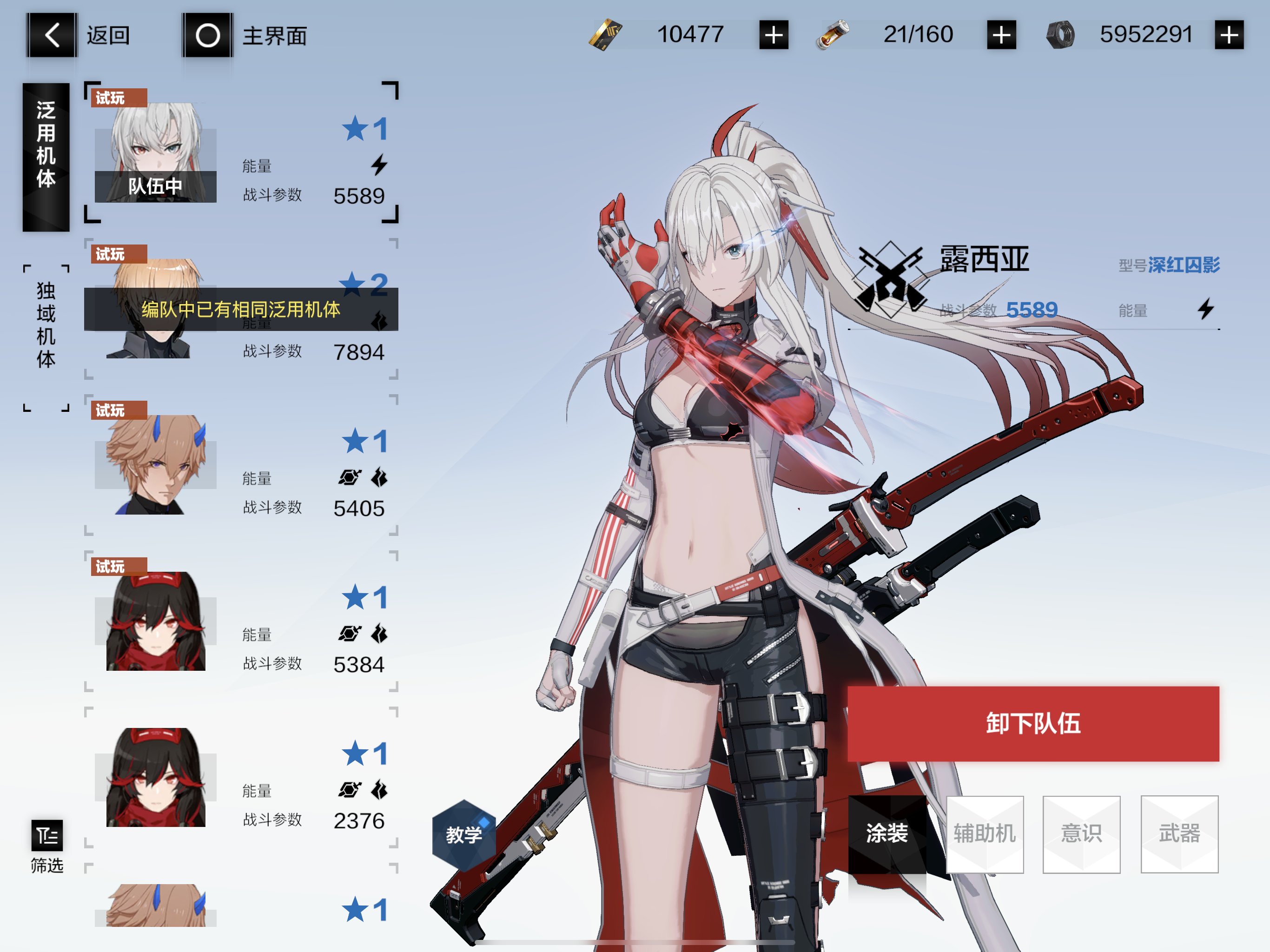Image resolution: width=1270 pixels, height=952 pixels.
Task: Click the plus beside 5952291
Action: point(1230,35)
